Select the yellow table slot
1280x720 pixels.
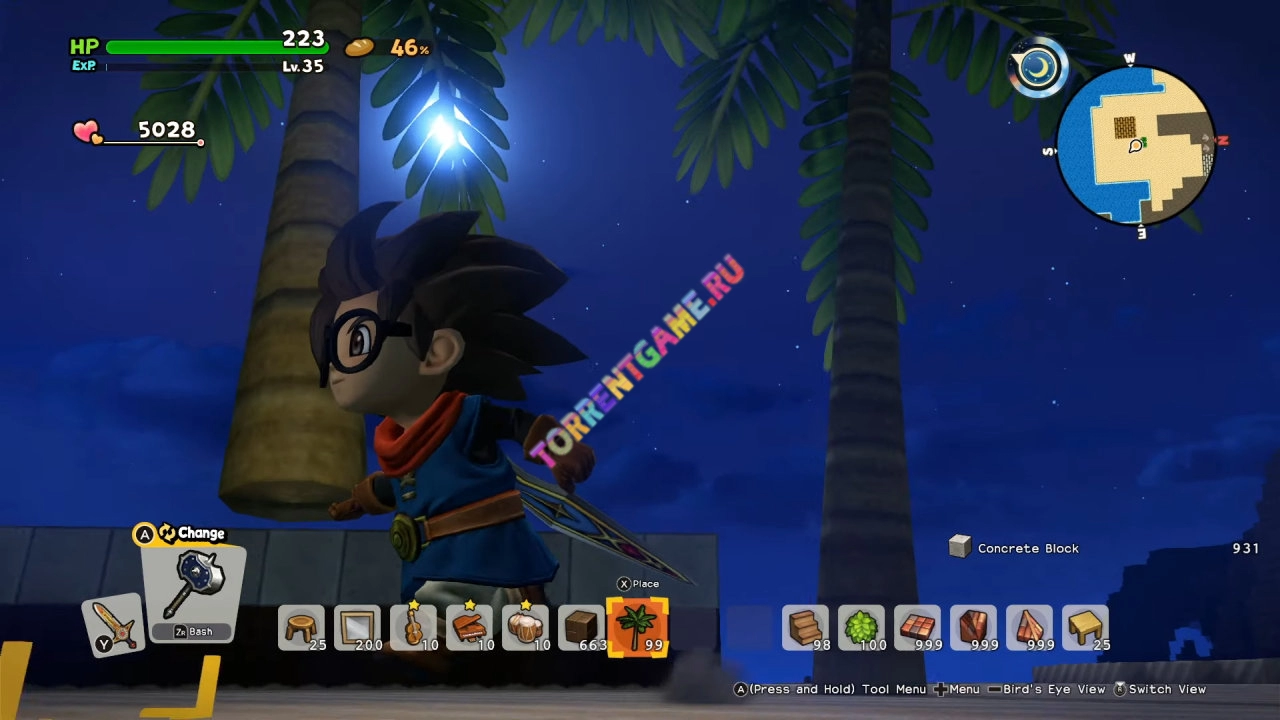coord(1085,628)
